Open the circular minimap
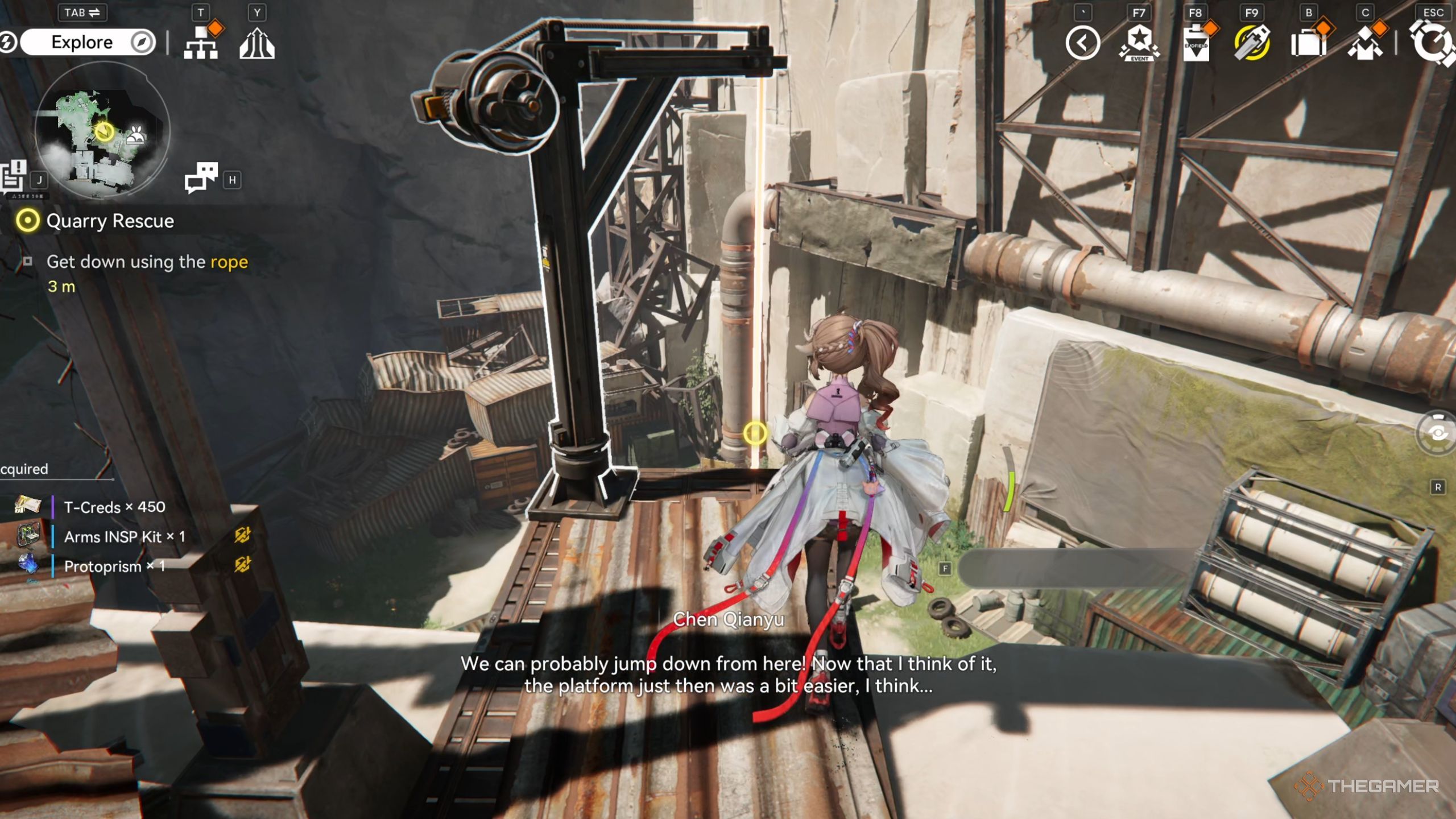 tap(102, 131)
